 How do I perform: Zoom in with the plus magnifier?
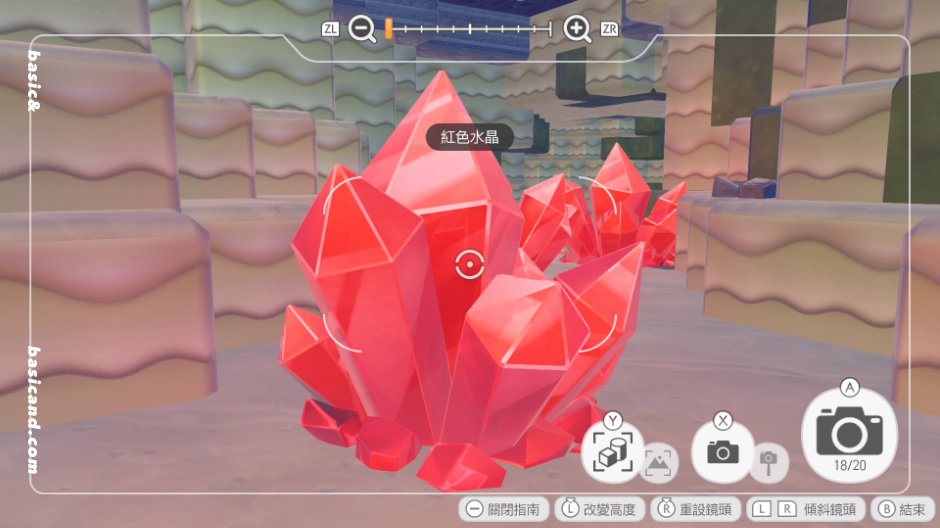[577, 29]
